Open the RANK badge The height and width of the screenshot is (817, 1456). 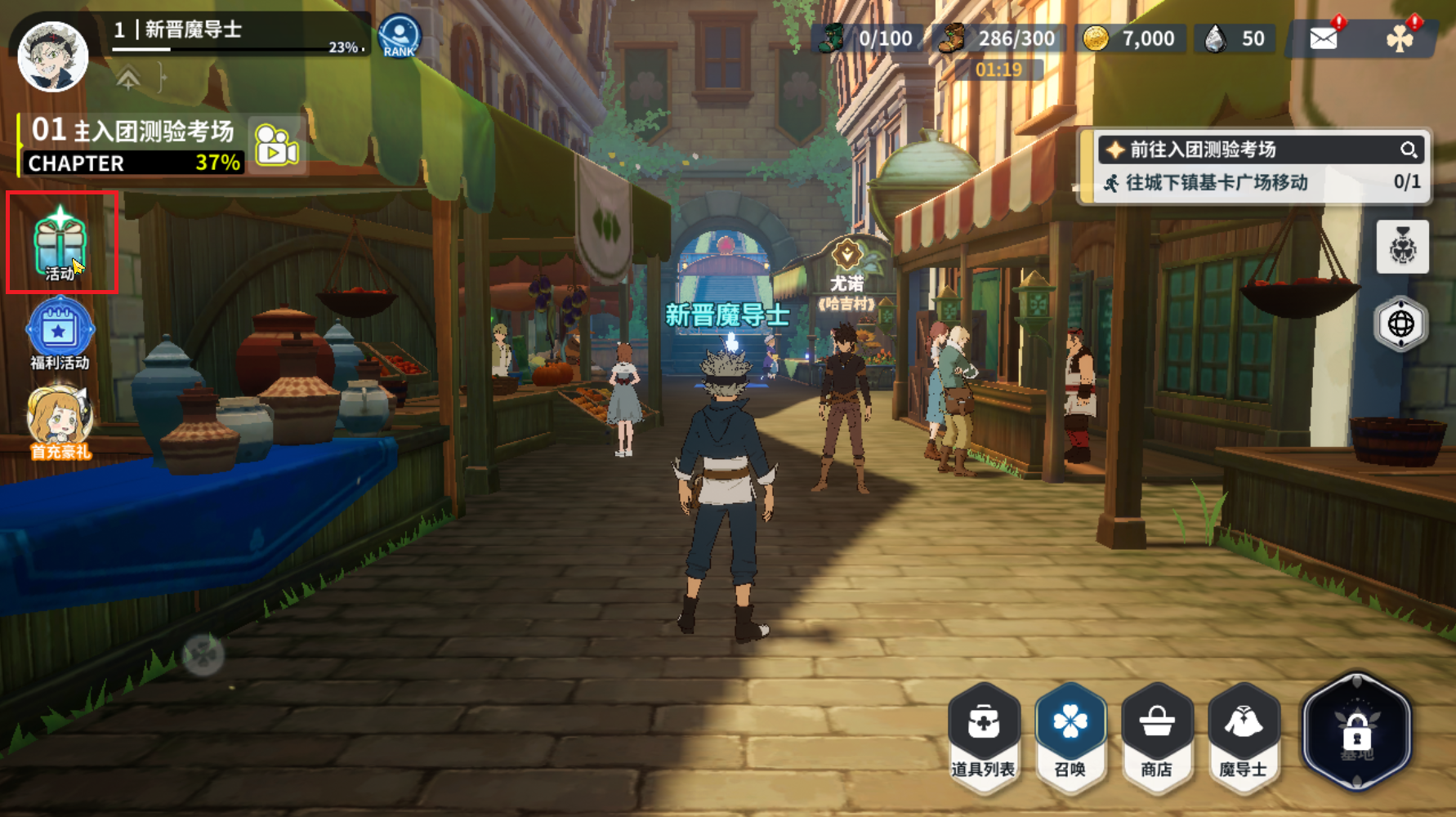pyautogui.click(x=400, y=37)
